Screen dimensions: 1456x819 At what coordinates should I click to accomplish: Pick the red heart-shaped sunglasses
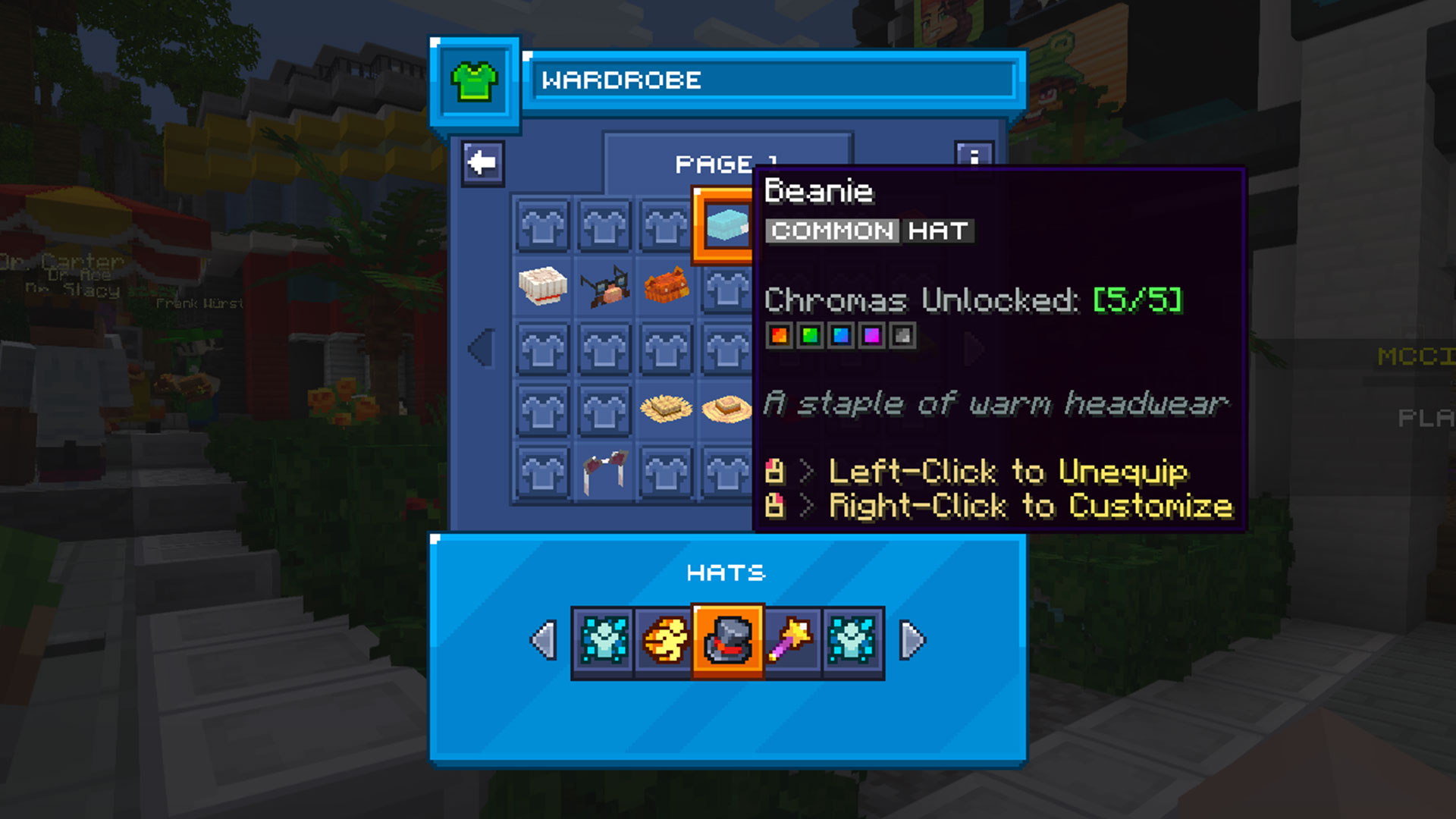coord(604,472)
